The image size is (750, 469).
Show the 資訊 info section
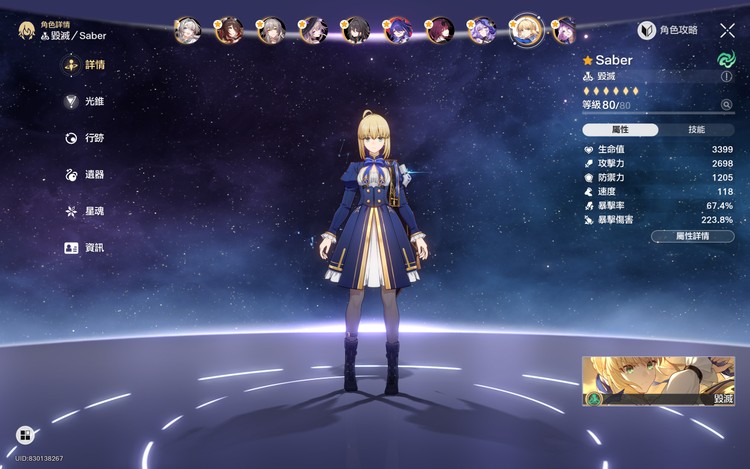(x=84, y=247)
